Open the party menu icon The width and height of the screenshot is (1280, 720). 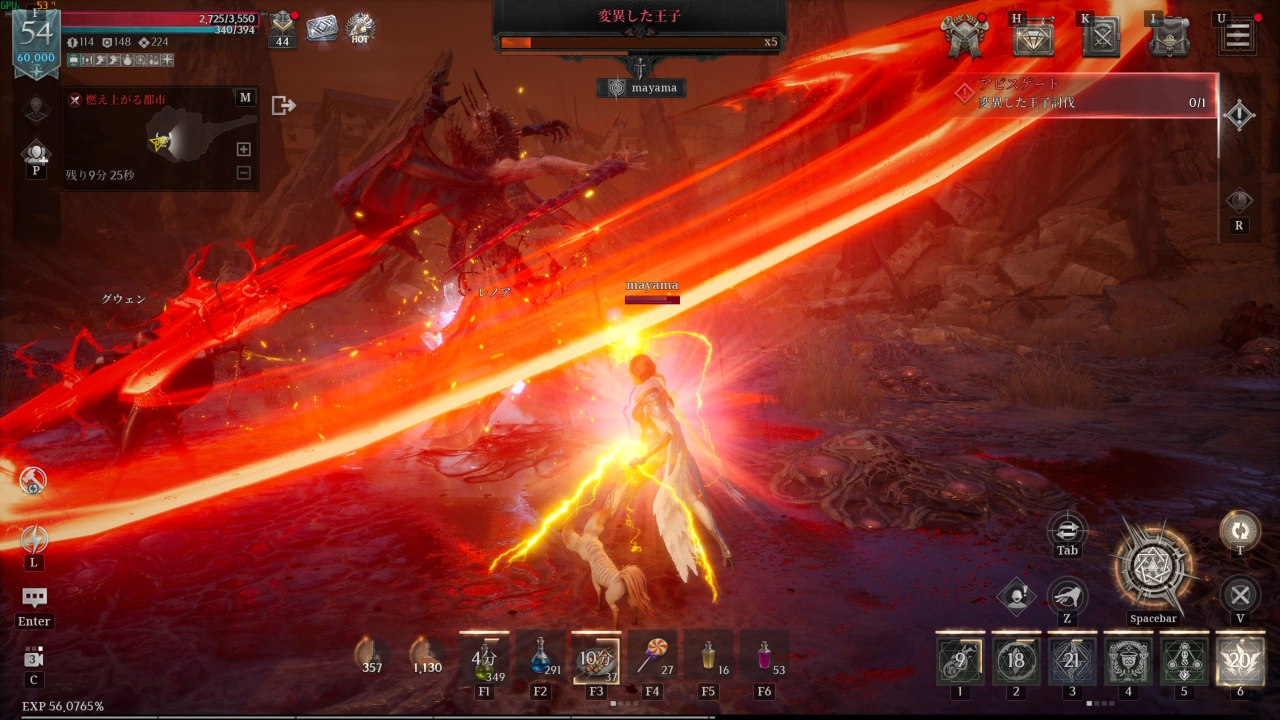pyautogui.click(x=36, y=153)
